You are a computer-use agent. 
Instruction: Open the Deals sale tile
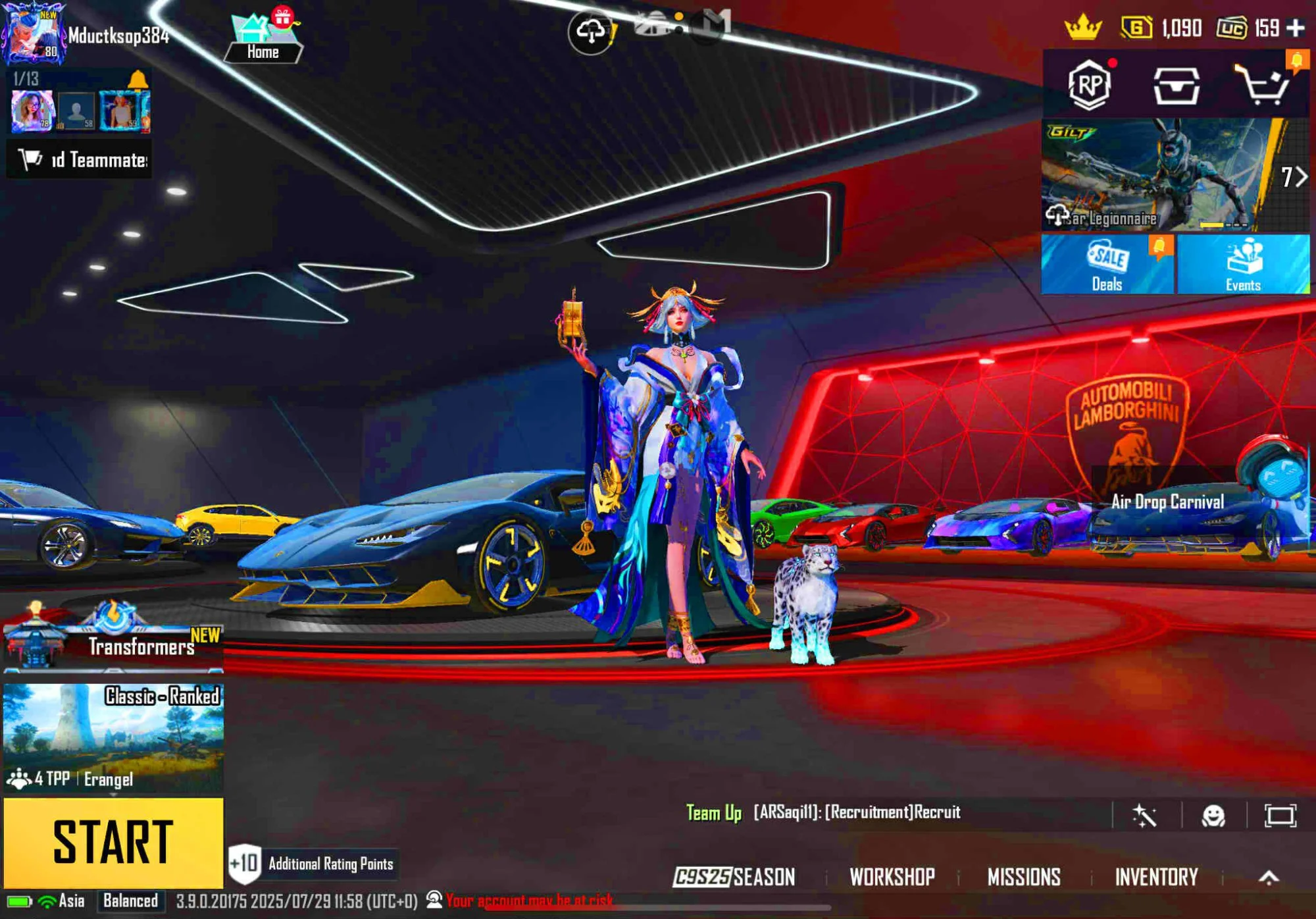pos(1107,265)
